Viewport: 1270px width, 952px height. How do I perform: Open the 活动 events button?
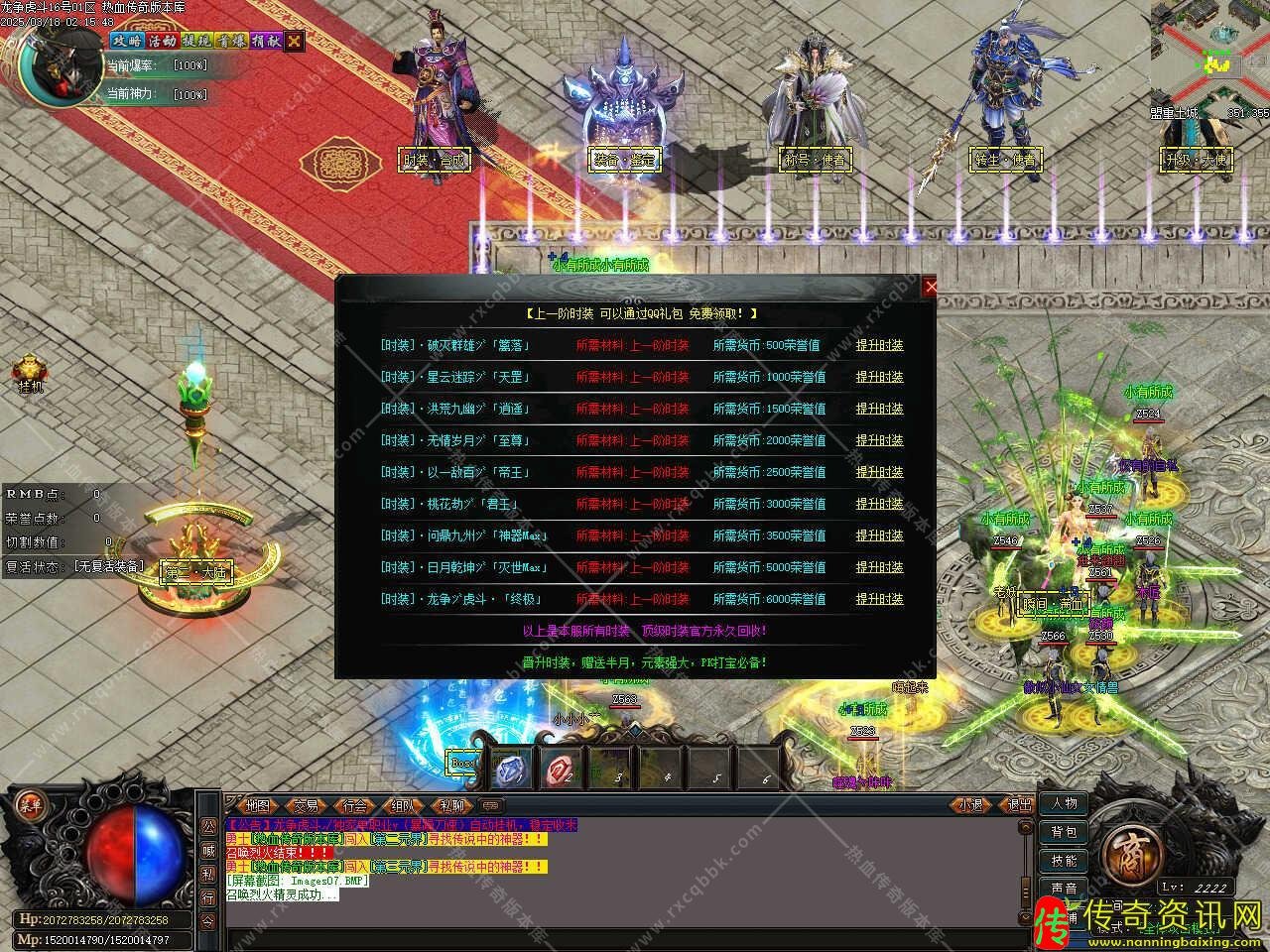pyautogui.click(x=161, y=41)
